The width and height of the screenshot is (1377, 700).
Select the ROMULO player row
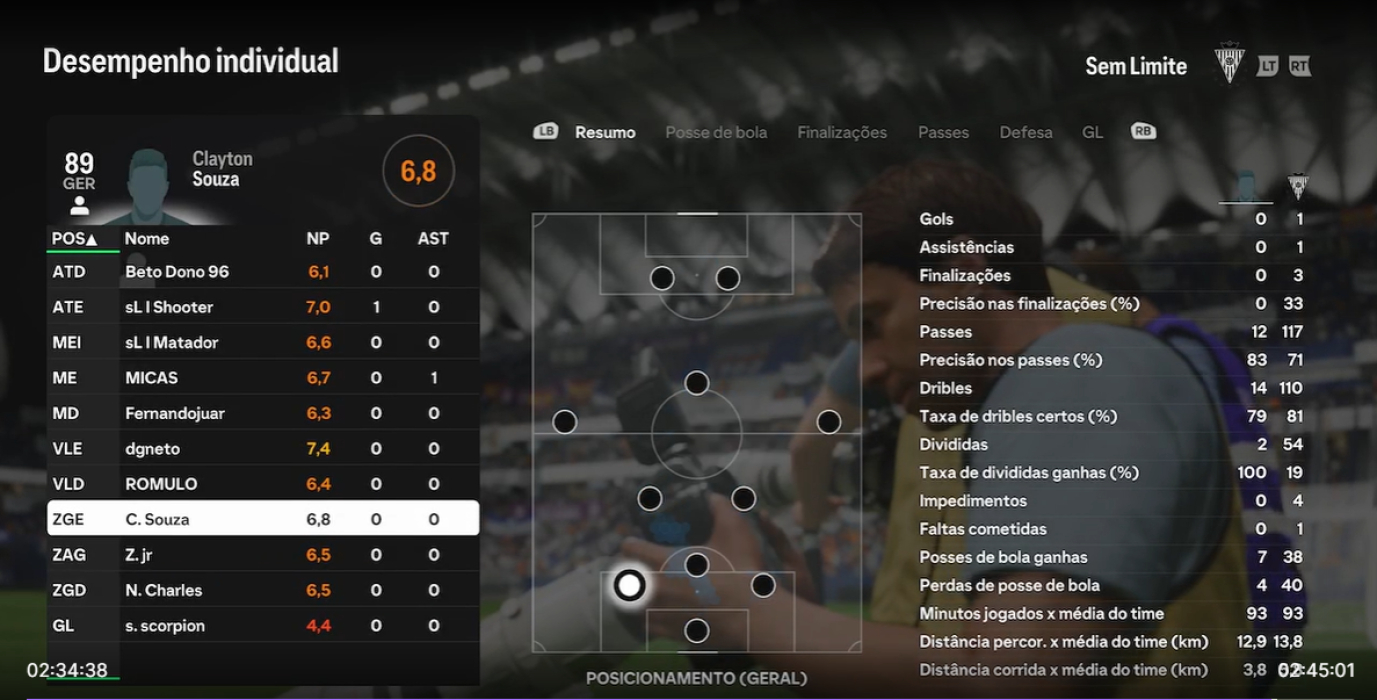click(x=263, y=484)
